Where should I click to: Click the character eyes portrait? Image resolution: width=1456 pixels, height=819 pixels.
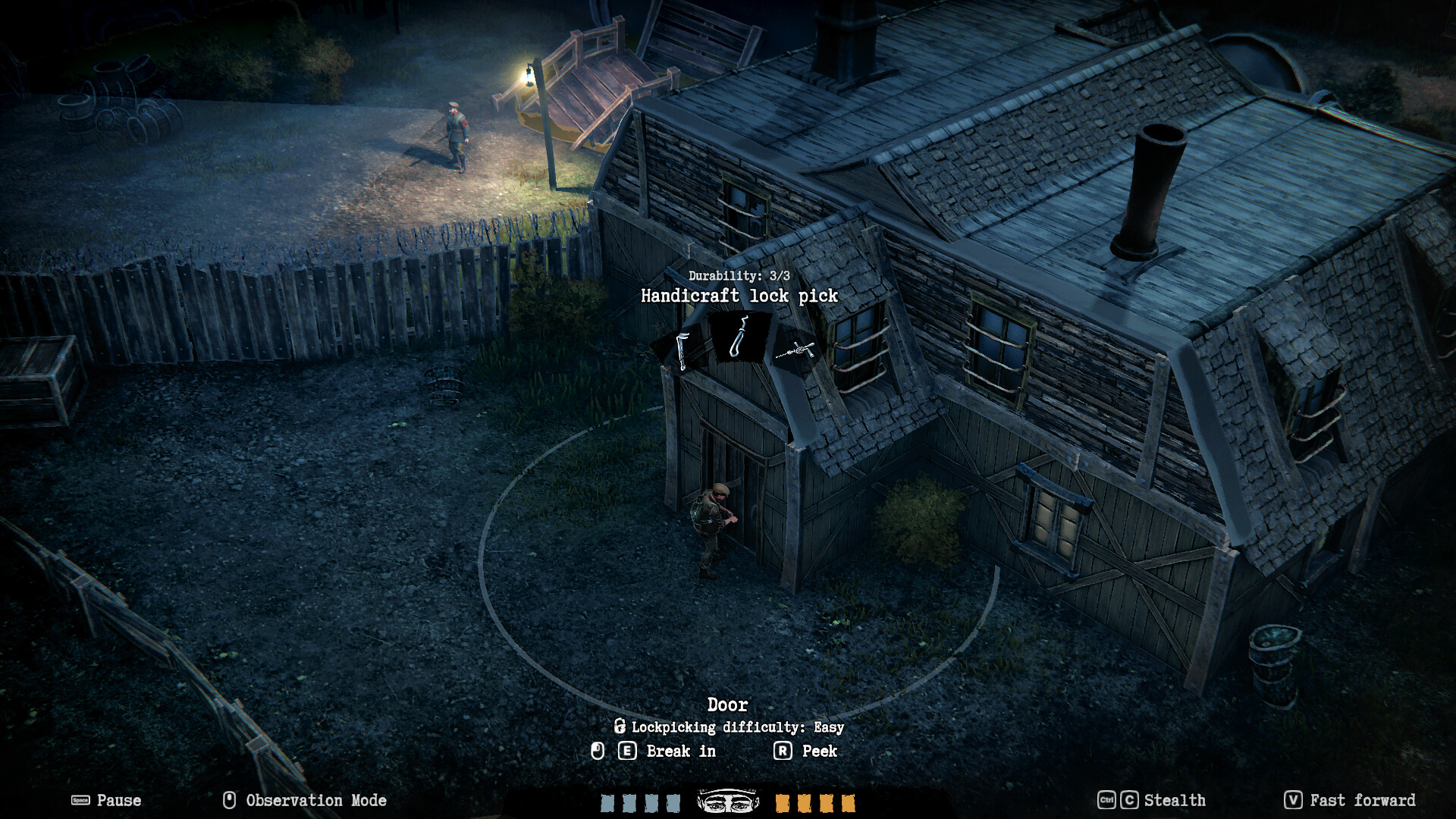tap(728, 801)
